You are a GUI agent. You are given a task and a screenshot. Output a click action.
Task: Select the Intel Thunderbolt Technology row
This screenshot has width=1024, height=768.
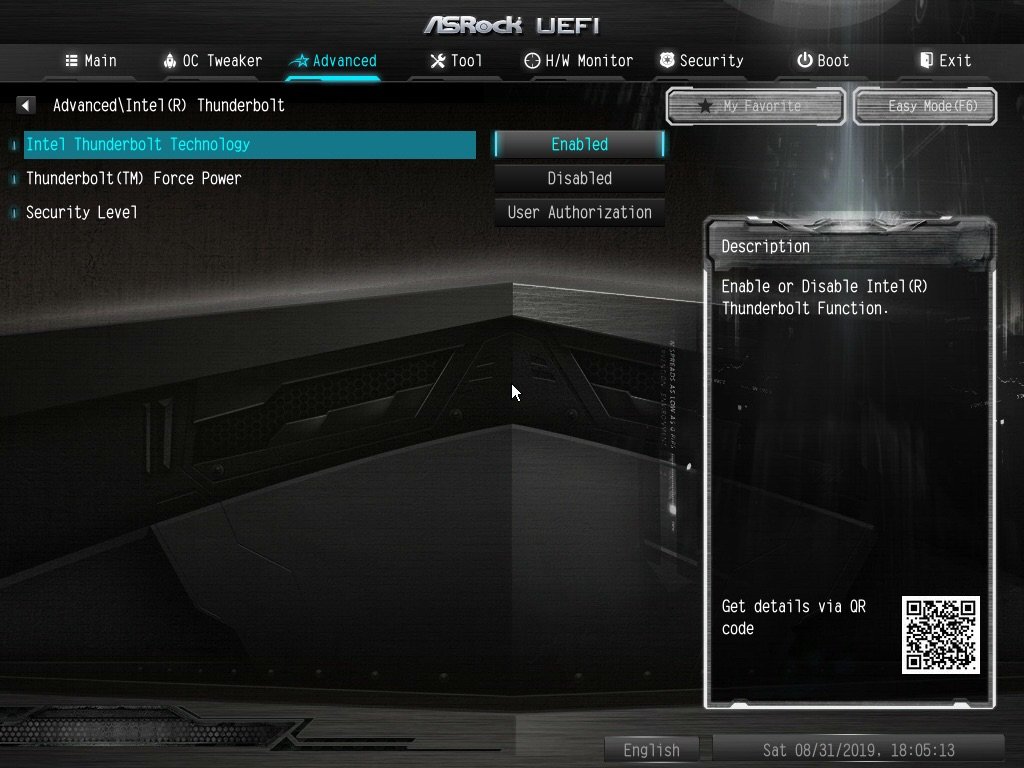point(249,144)
